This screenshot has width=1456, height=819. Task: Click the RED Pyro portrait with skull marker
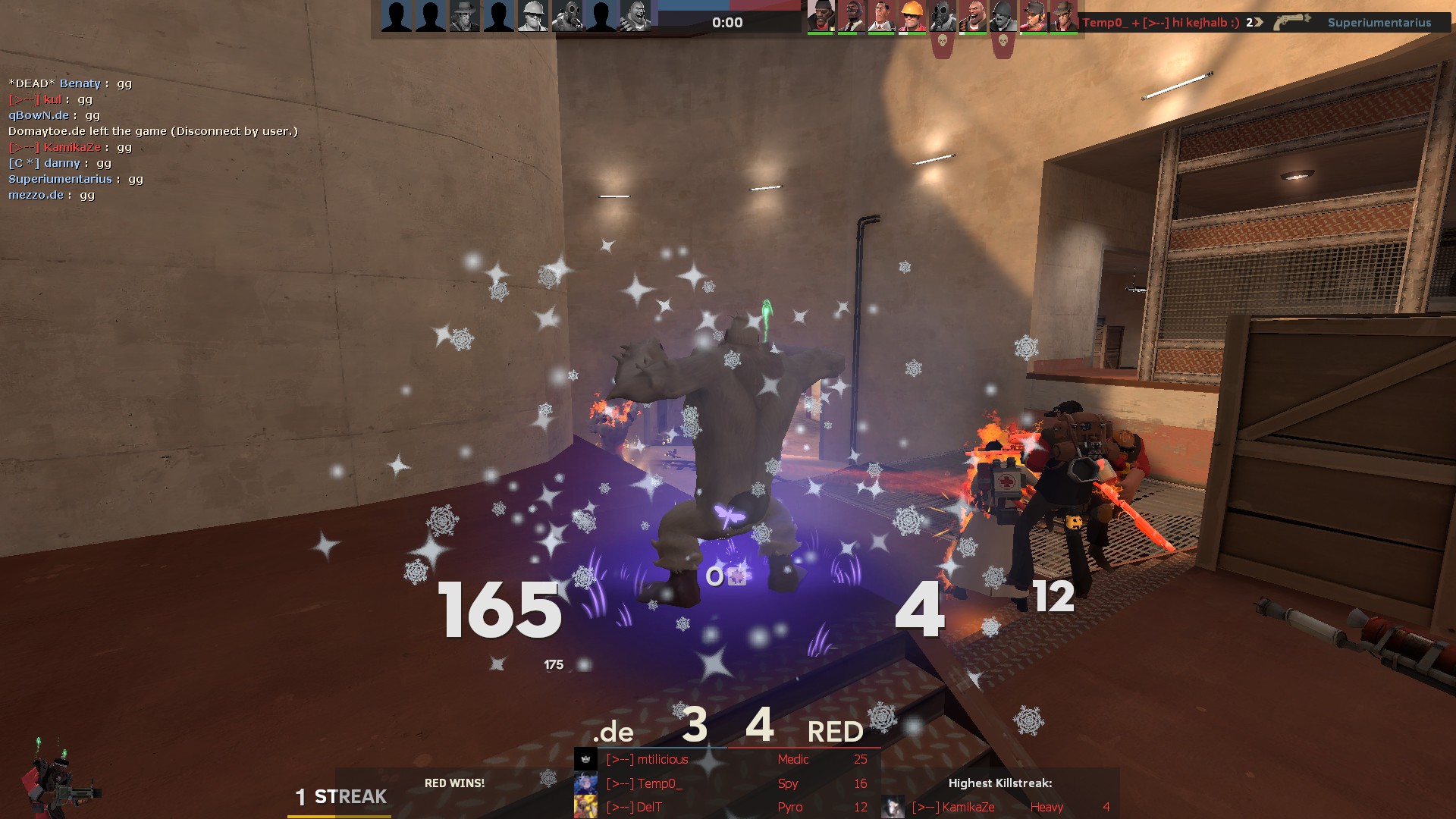[x=942, y=17]
